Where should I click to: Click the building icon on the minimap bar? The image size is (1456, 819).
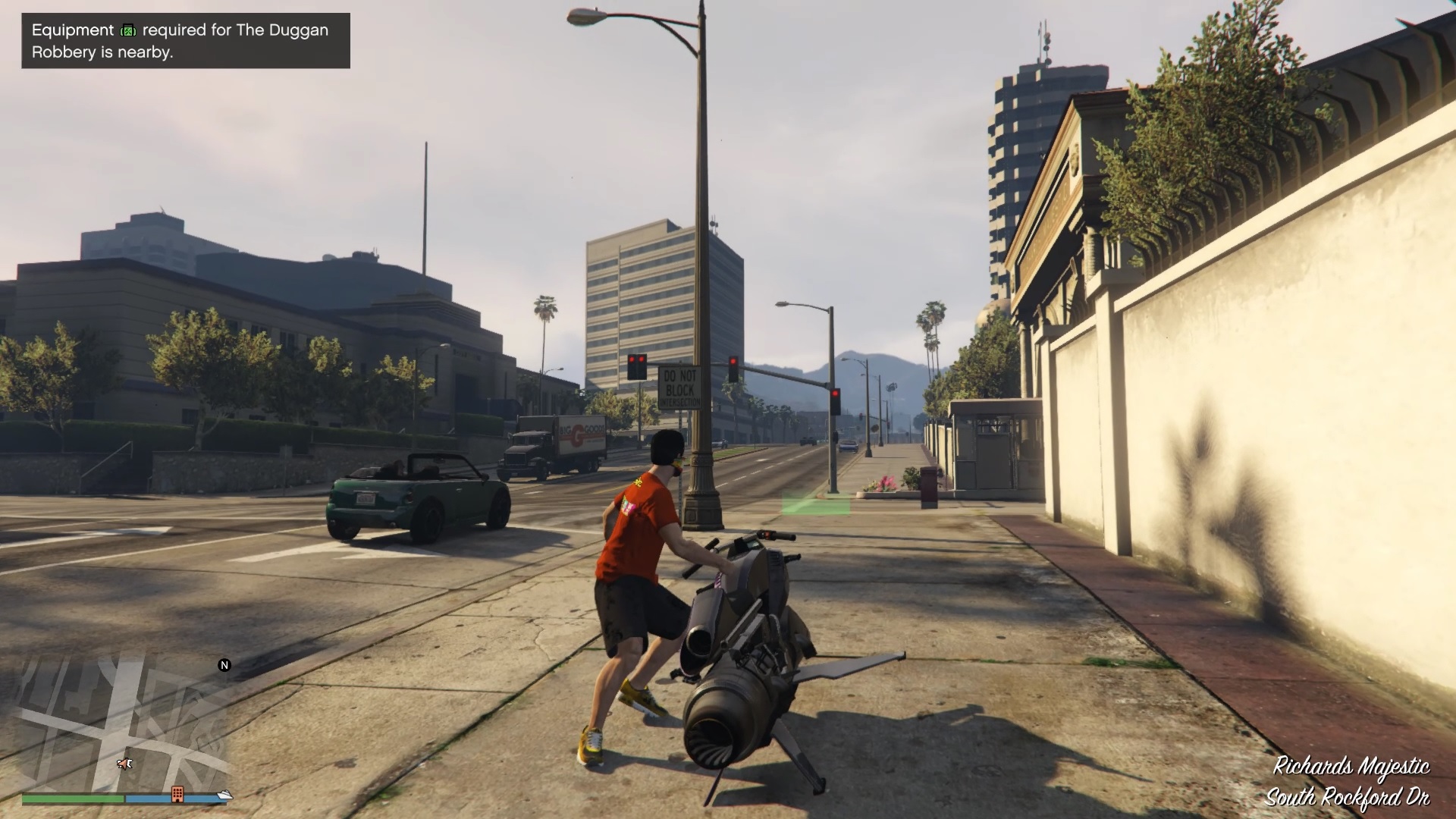coord(177,793)
